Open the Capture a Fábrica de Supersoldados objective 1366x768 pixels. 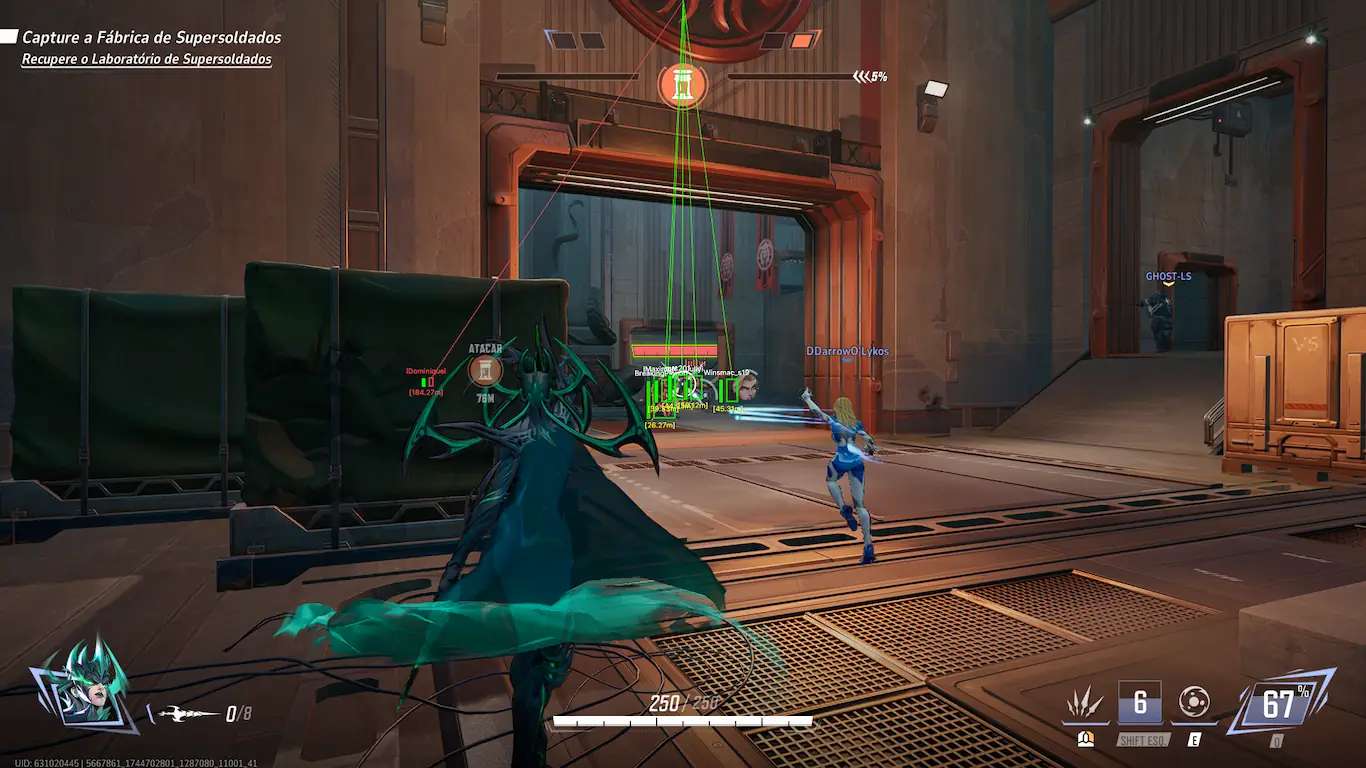(x=151, y=38)
